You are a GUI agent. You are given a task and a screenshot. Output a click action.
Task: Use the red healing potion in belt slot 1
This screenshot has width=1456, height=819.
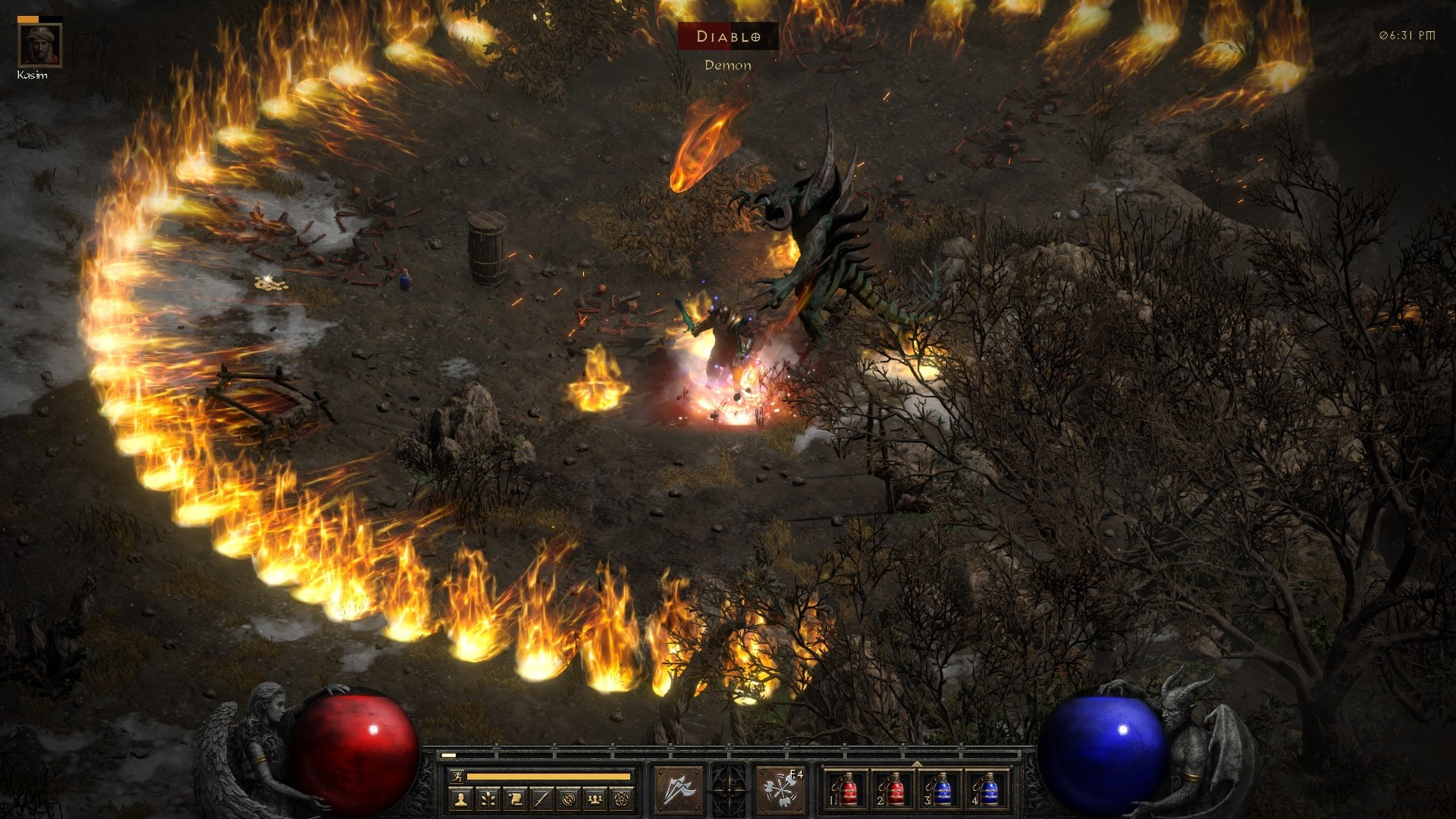[848, 790]
